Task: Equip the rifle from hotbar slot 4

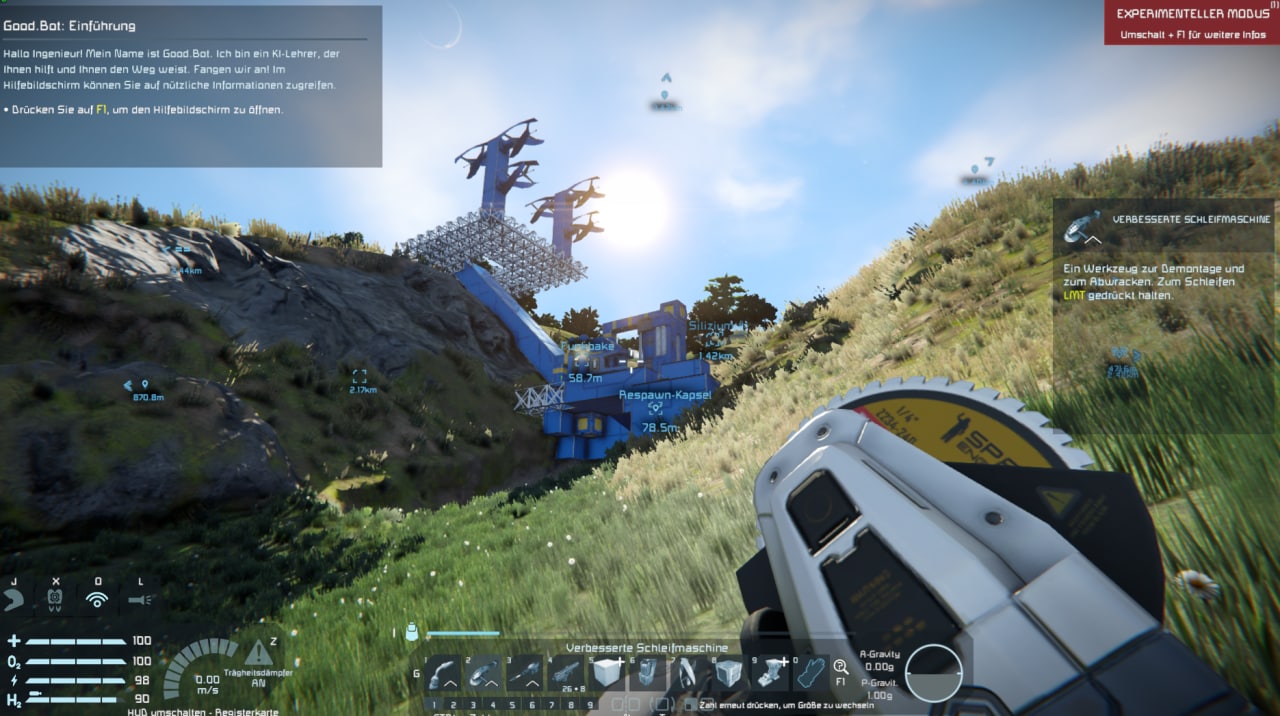Action: coord(567,673)
